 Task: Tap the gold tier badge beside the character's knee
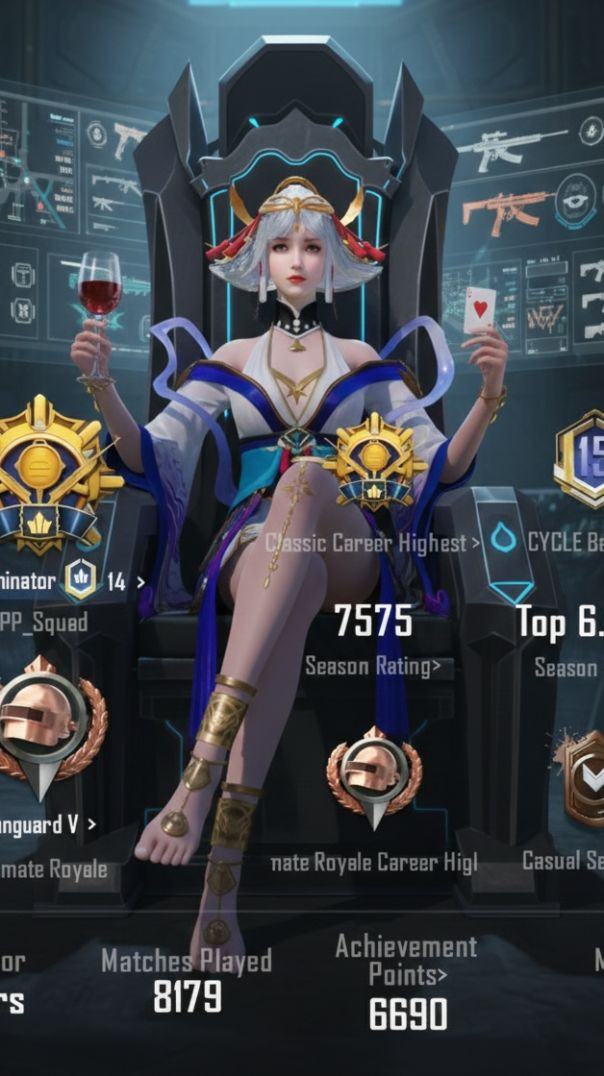pyautogui.click(x=375, y=462)
